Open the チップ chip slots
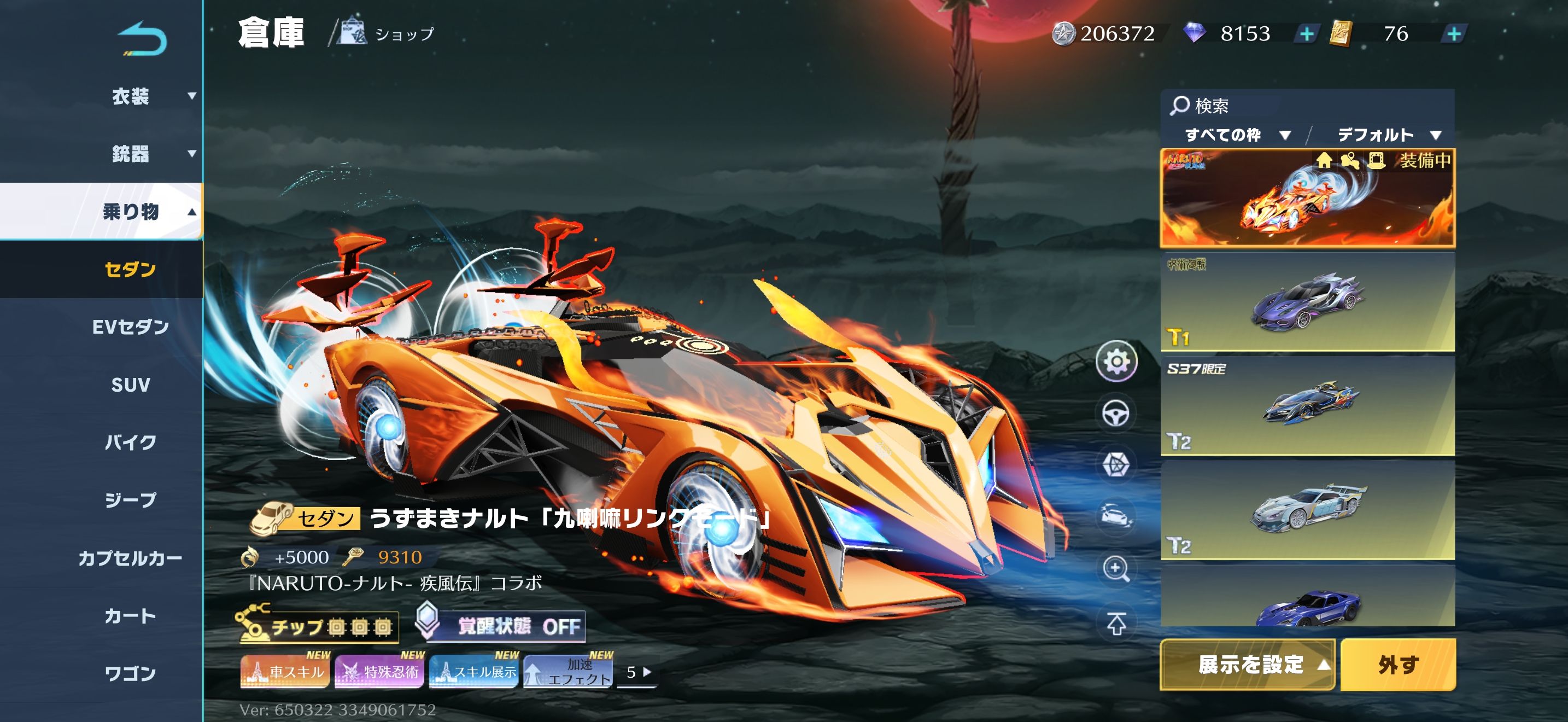1568x722 pixels. click(x=318, y=626)
